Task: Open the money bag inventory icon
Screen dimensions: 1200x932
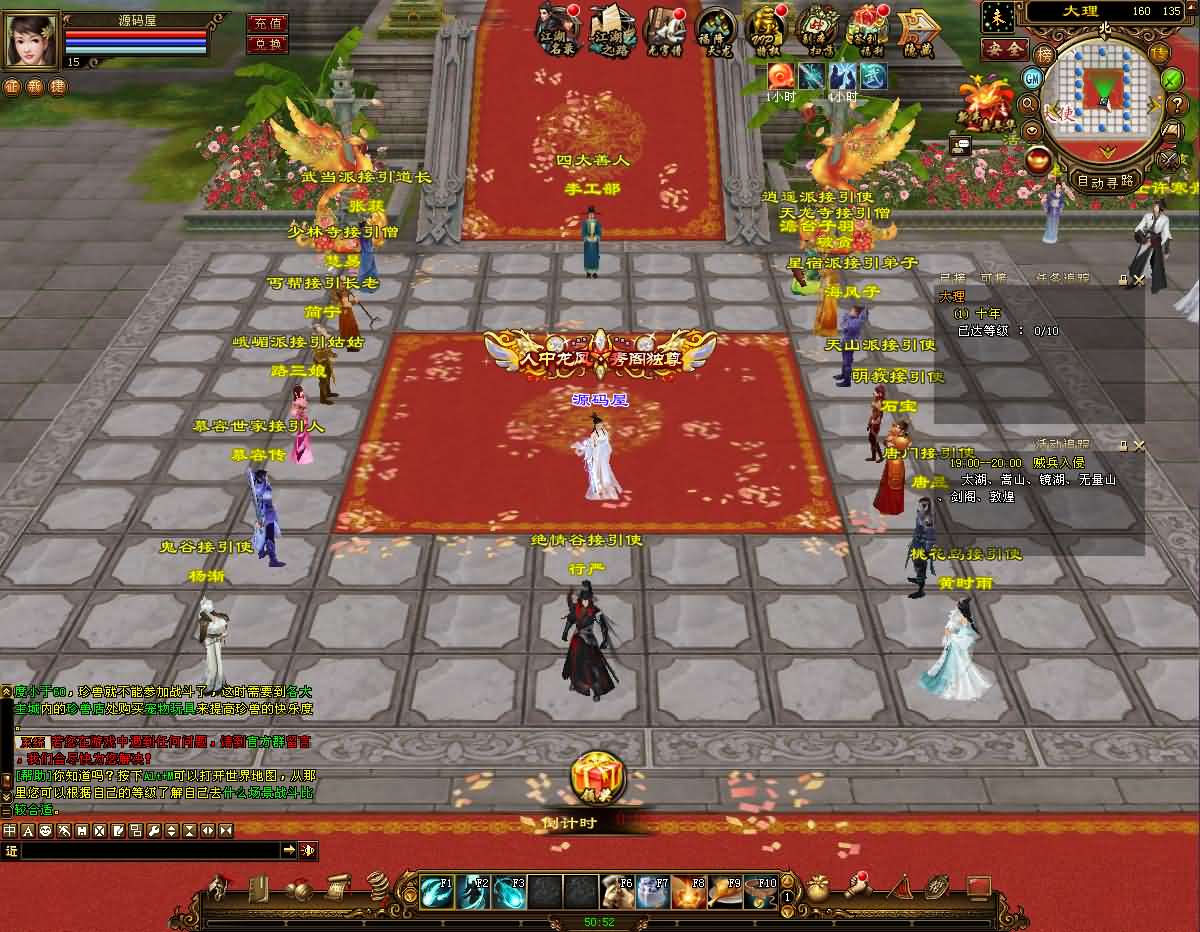Action: (x=818, y=888)
